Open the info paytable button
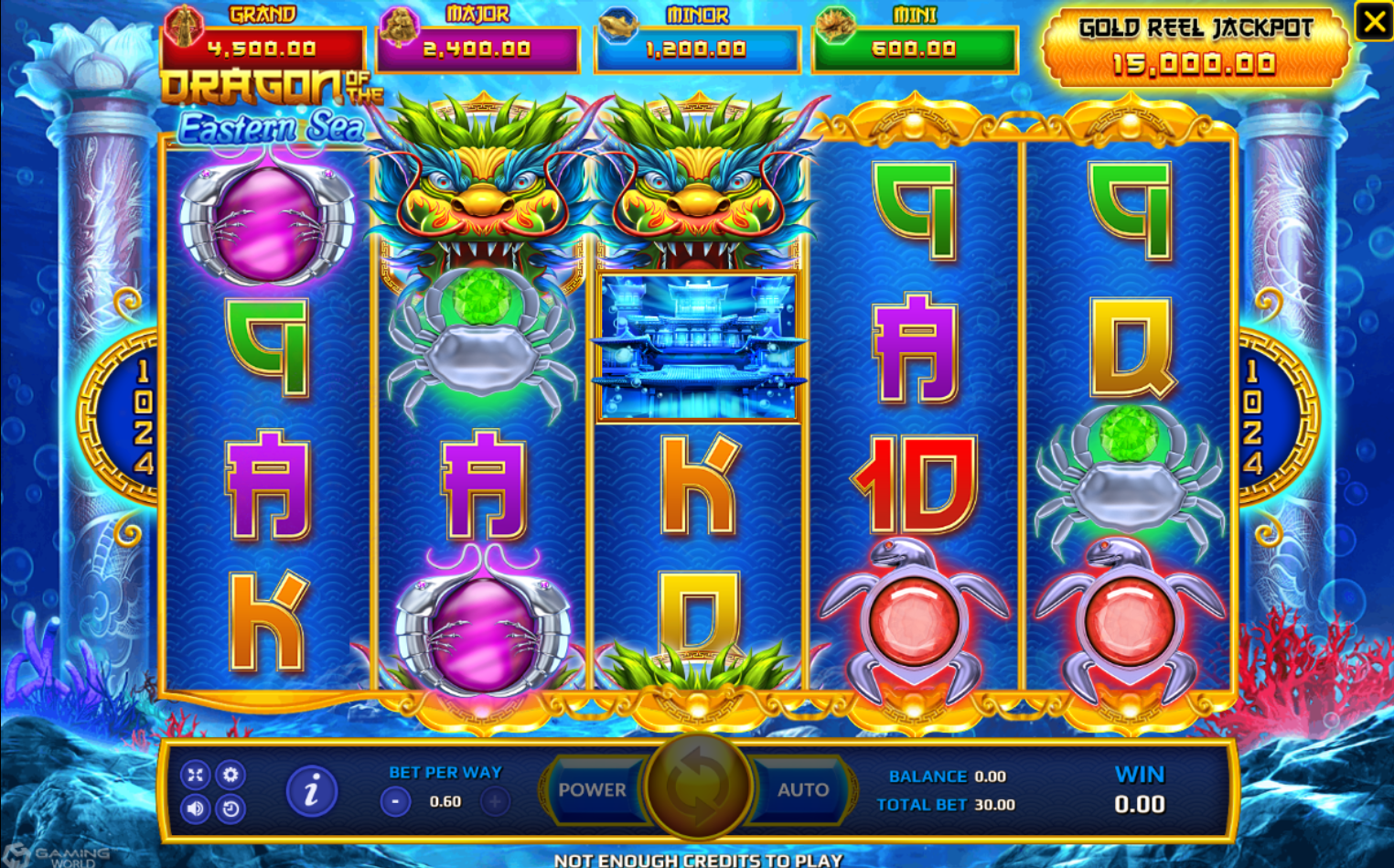 click(x=311, y=791)
